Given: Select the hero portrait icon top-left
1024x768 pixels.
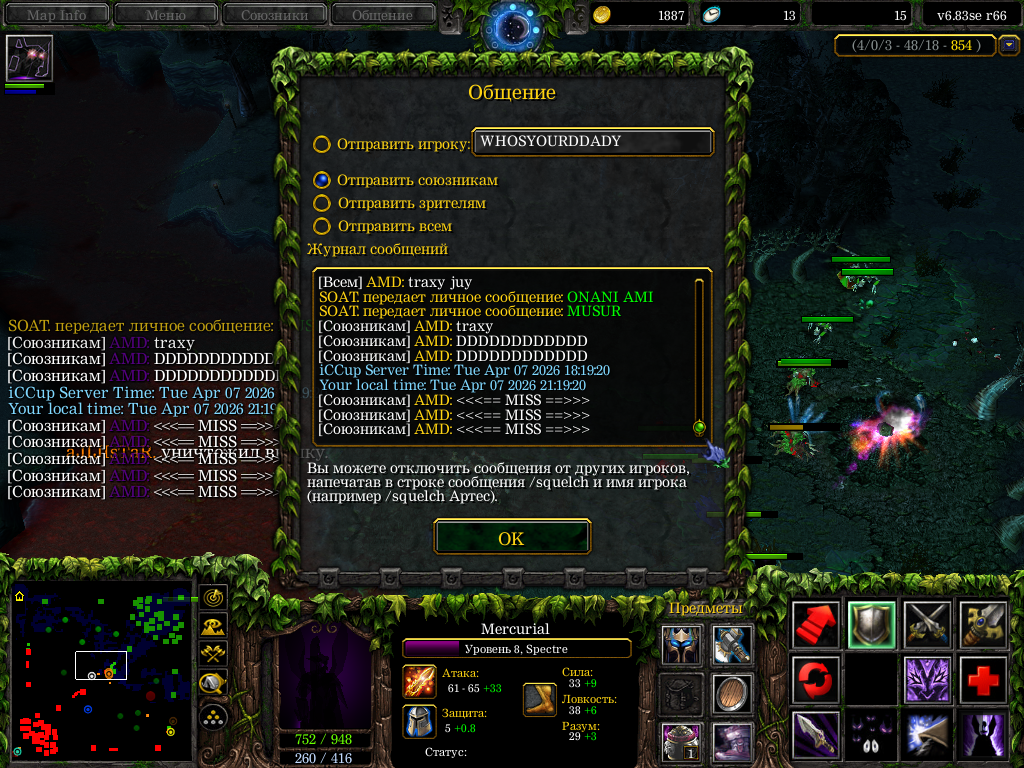Looking at the screenshot, I should [x=29, y=58].
